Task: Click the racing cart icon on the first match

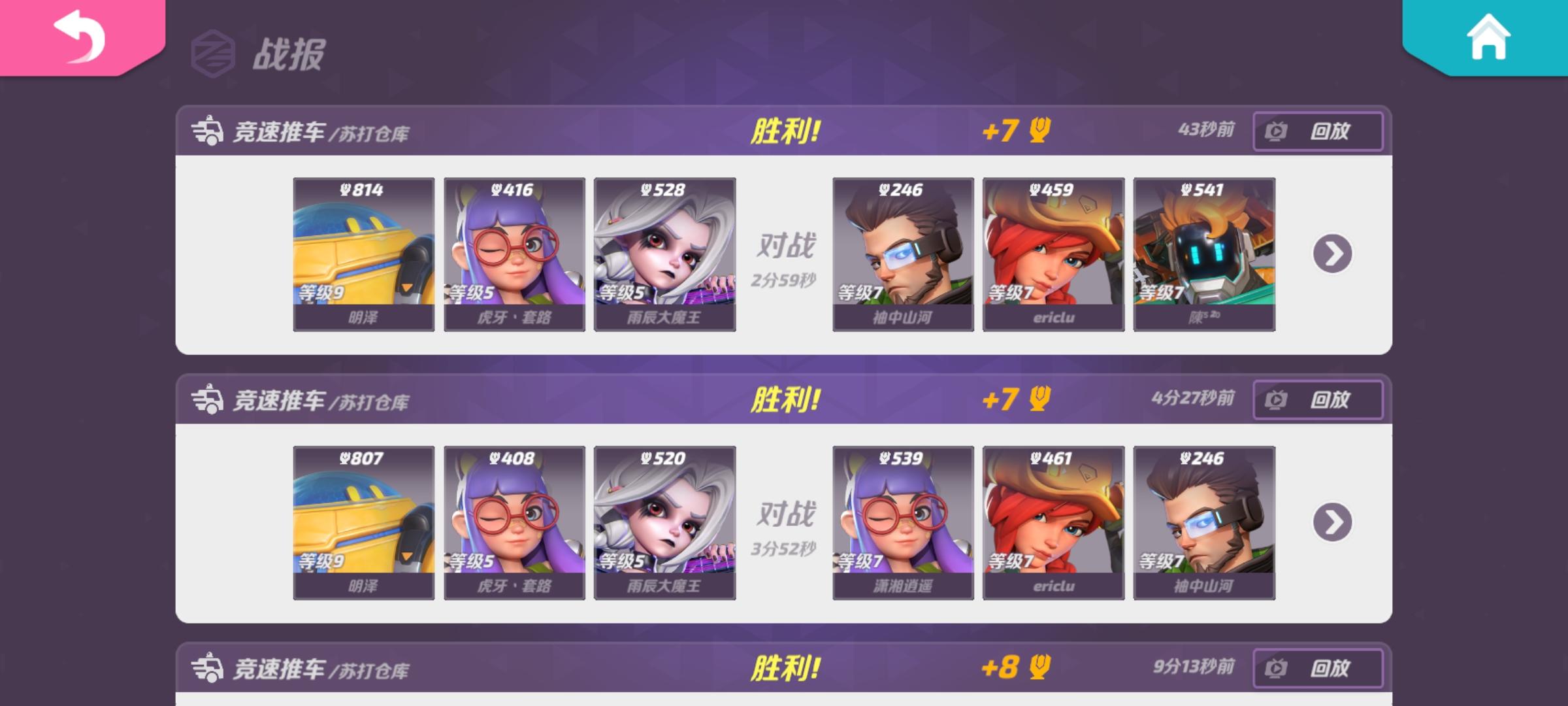Action: pyautogui.click(x=209, y=131)
